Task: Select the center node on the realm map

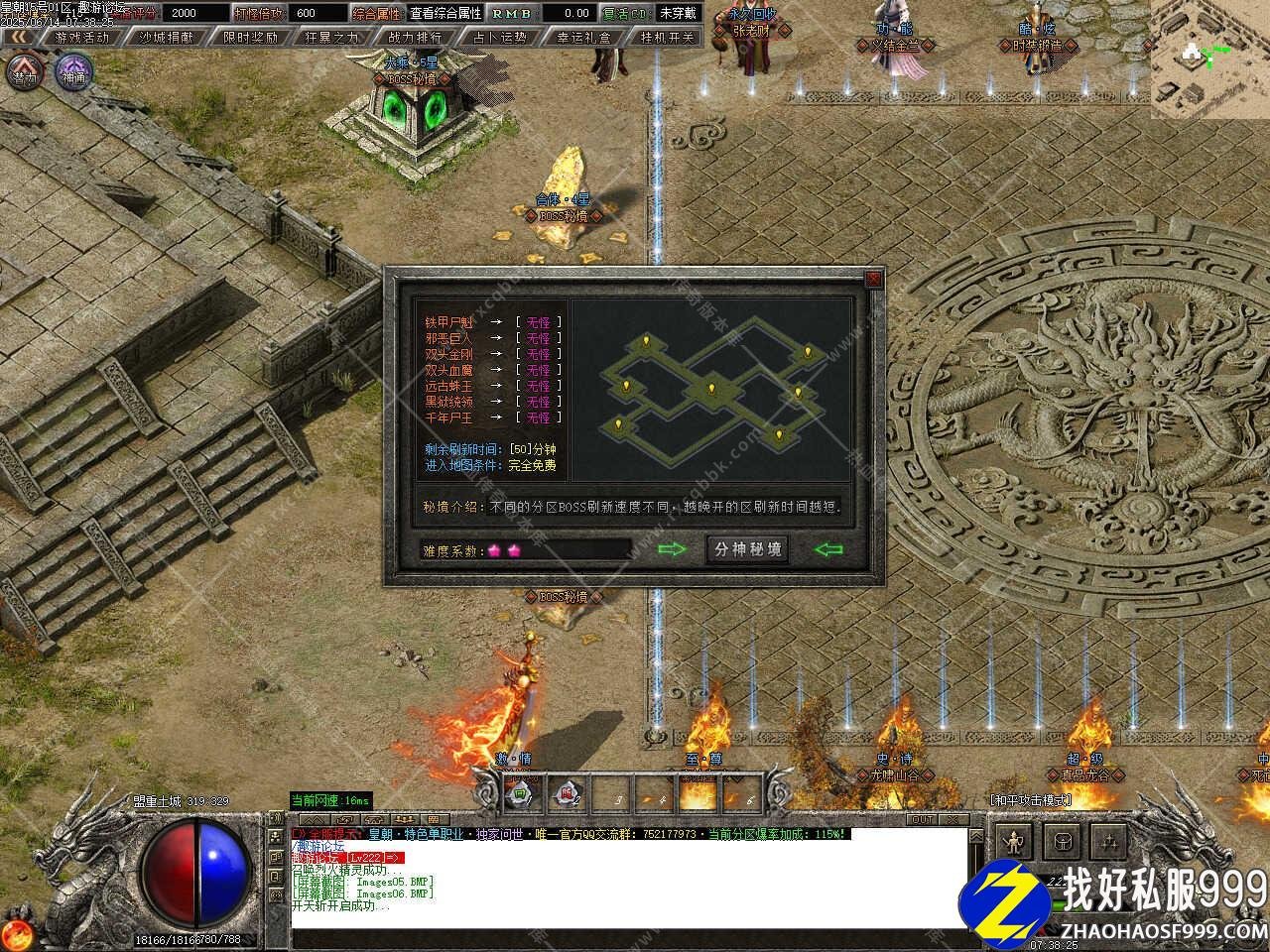Action: coord(710,388)
